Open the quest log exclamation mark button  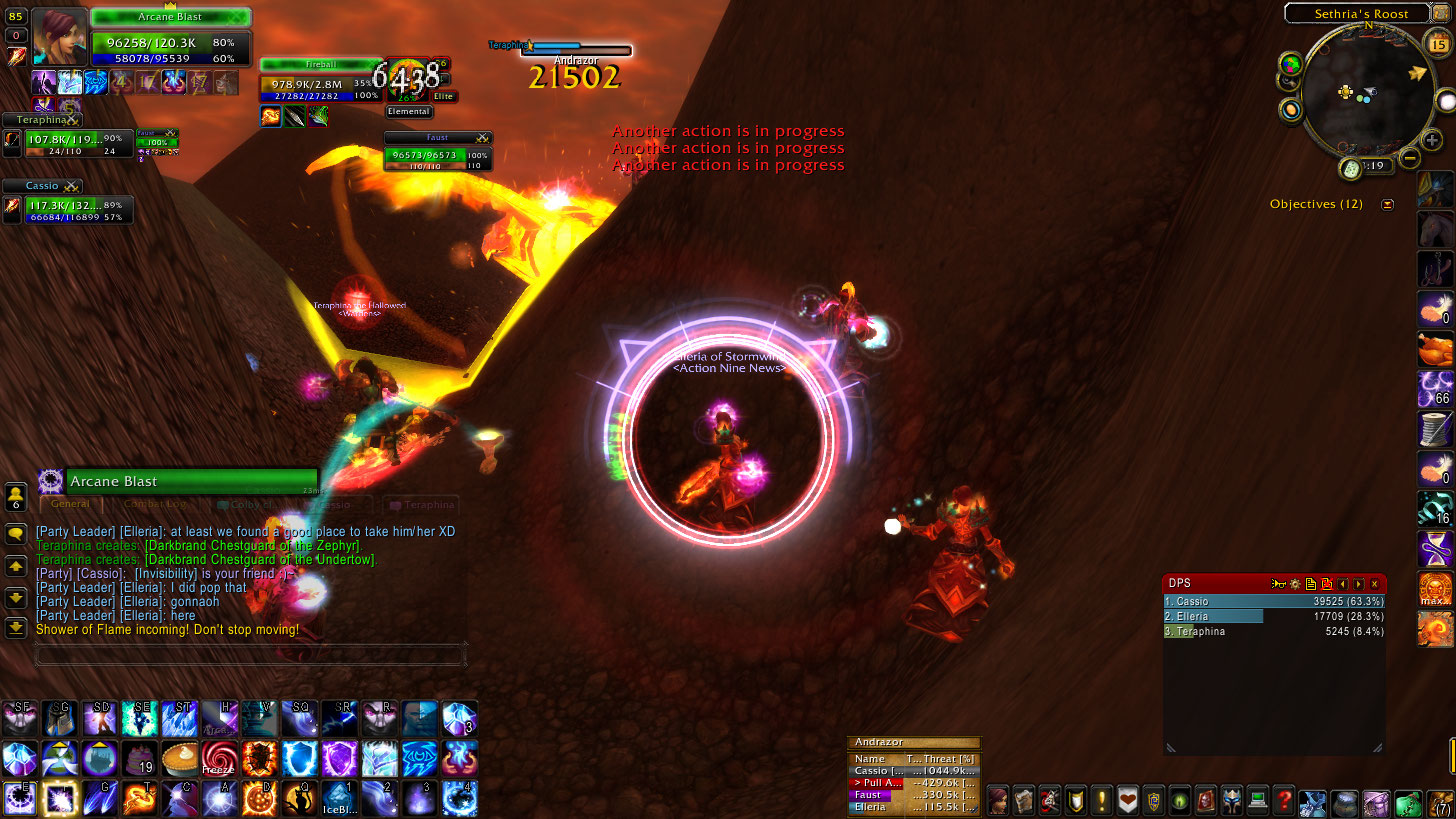tap(1102, 800)
